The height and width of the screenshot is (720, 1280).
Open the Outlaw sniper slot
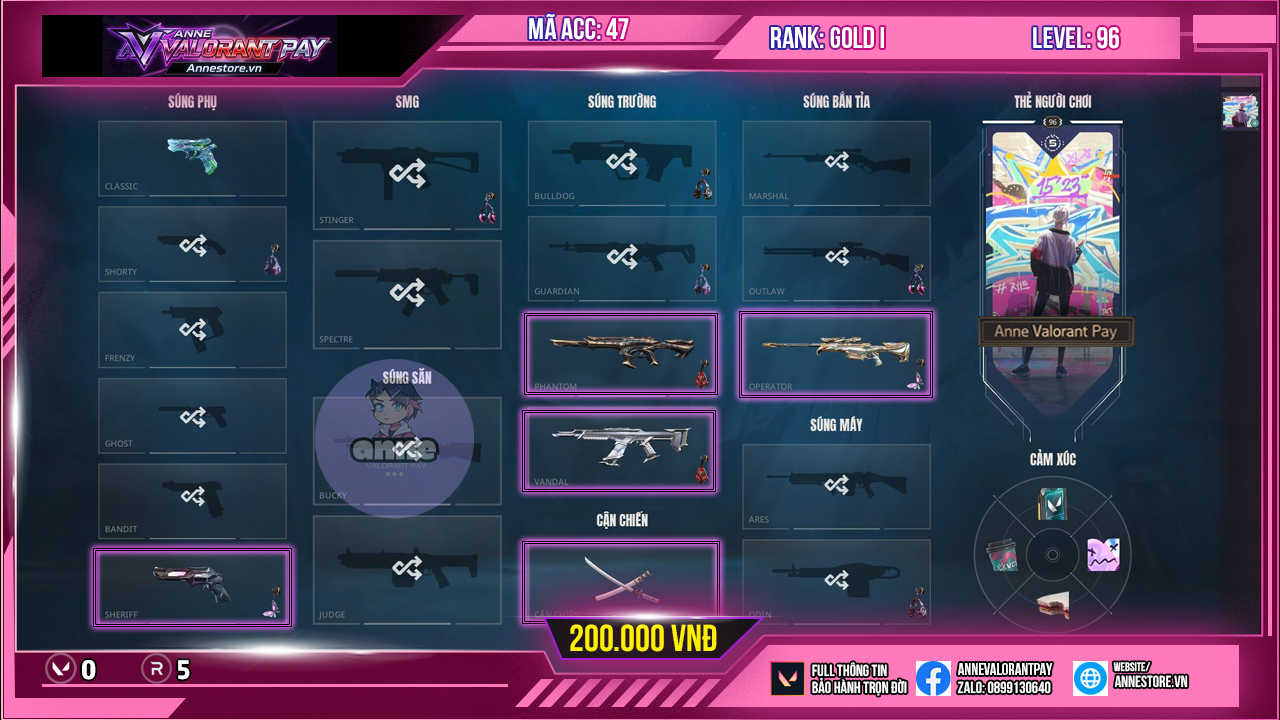tap(836, 258)
